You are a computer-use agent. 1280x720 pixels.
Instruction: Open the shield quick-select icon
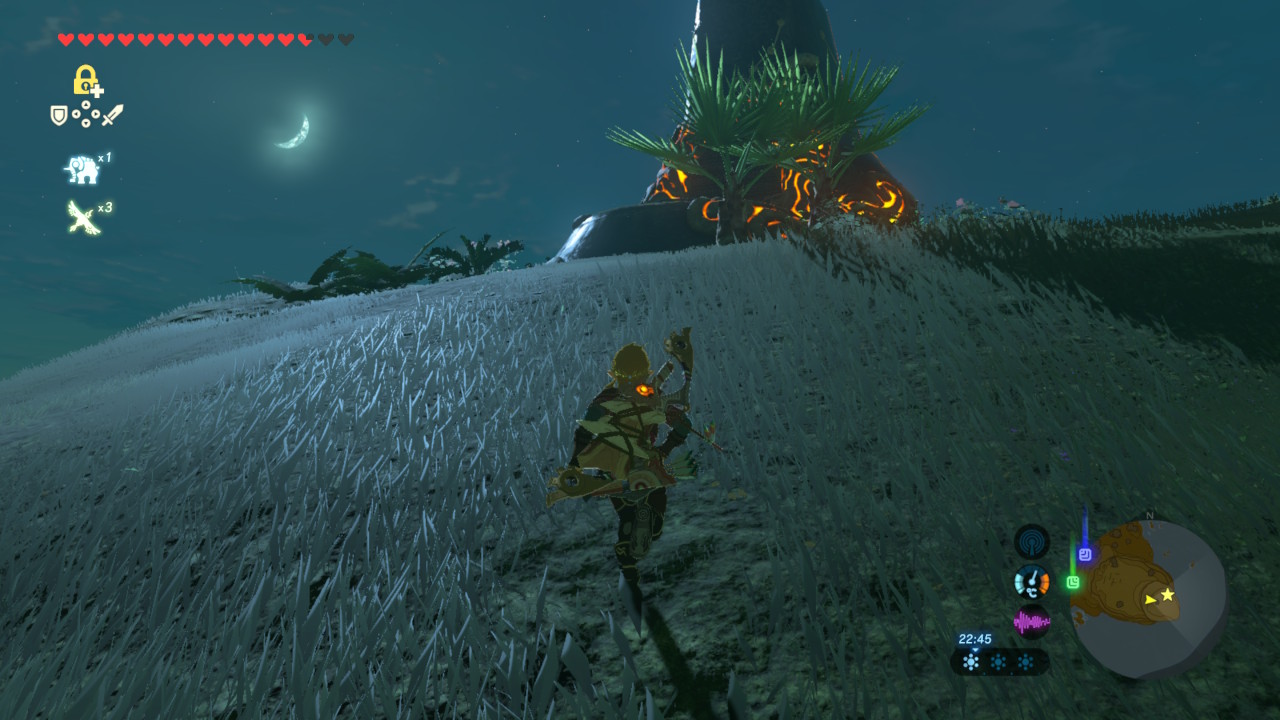(59, 115)
